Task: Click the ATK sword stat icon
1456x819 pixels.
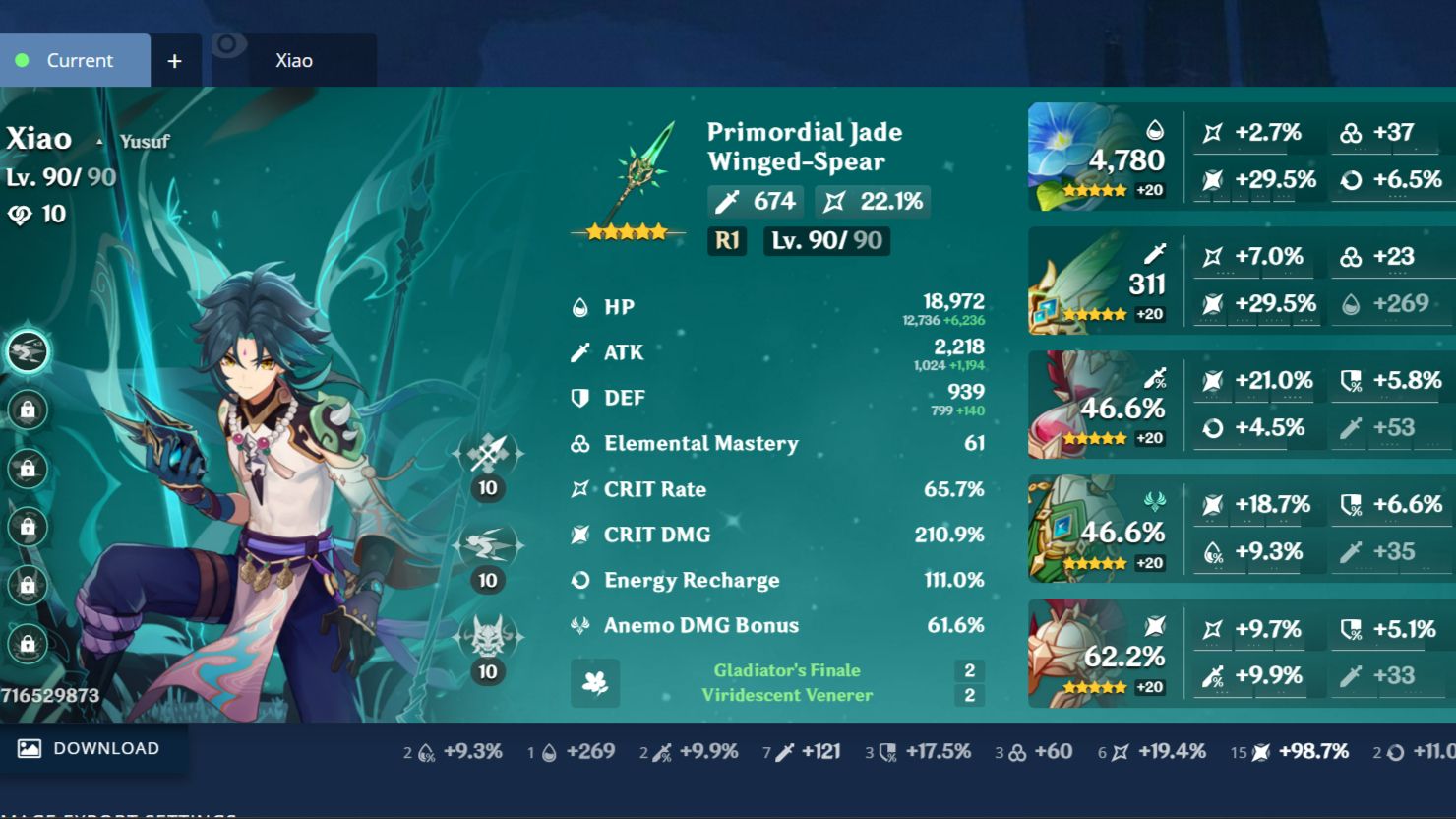Action: 578,352
